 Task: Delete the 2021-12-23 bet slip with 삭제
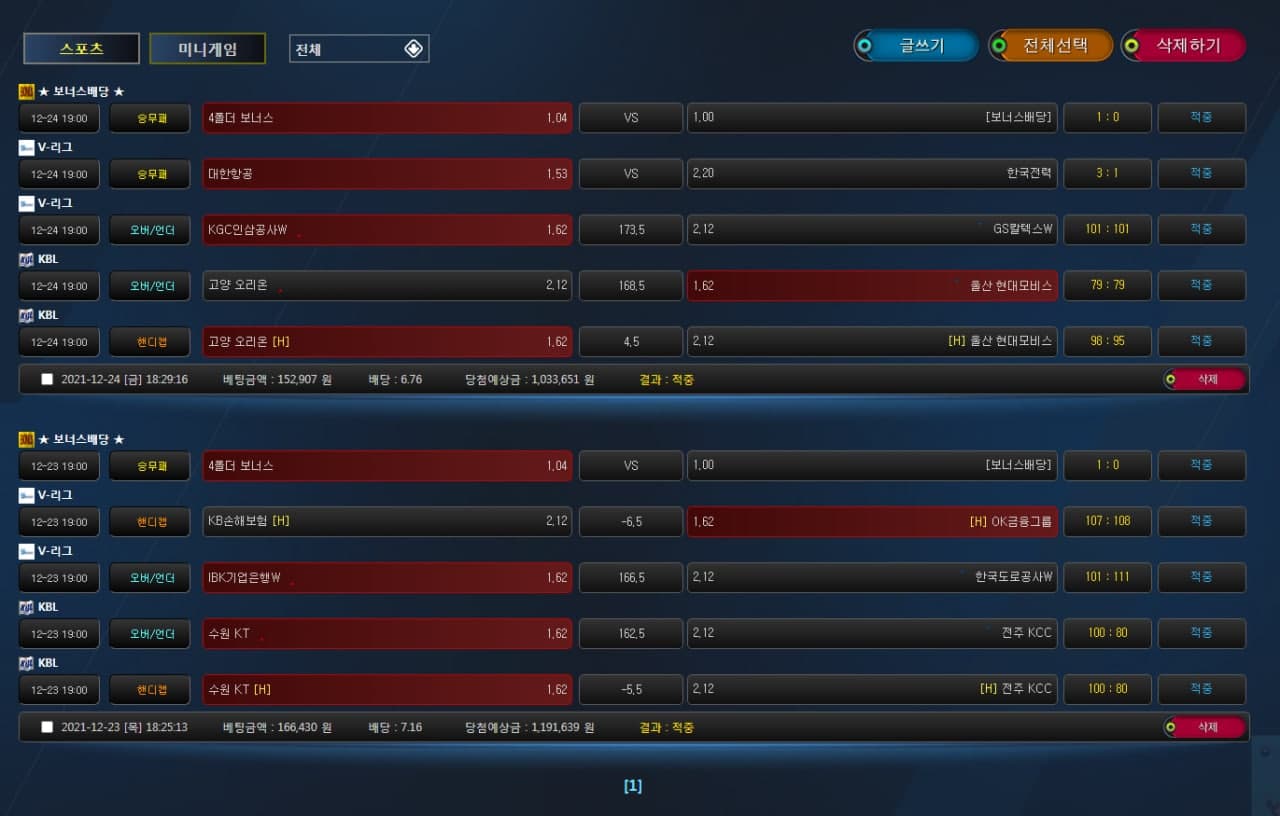point(1206,727)
